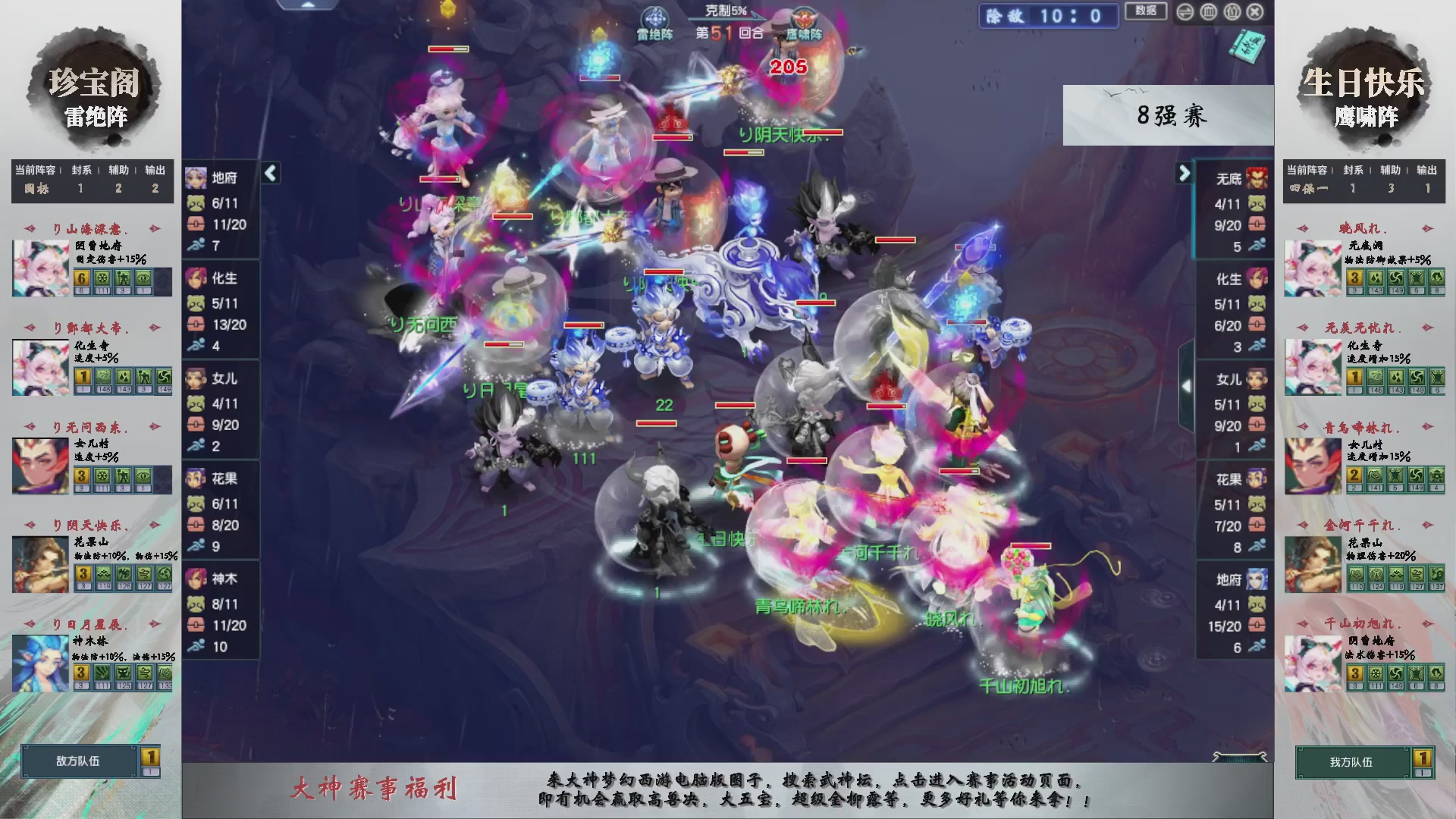
Task: Open the turquoise 秘籍 book icon
Action: click(x=1247, y=47)
